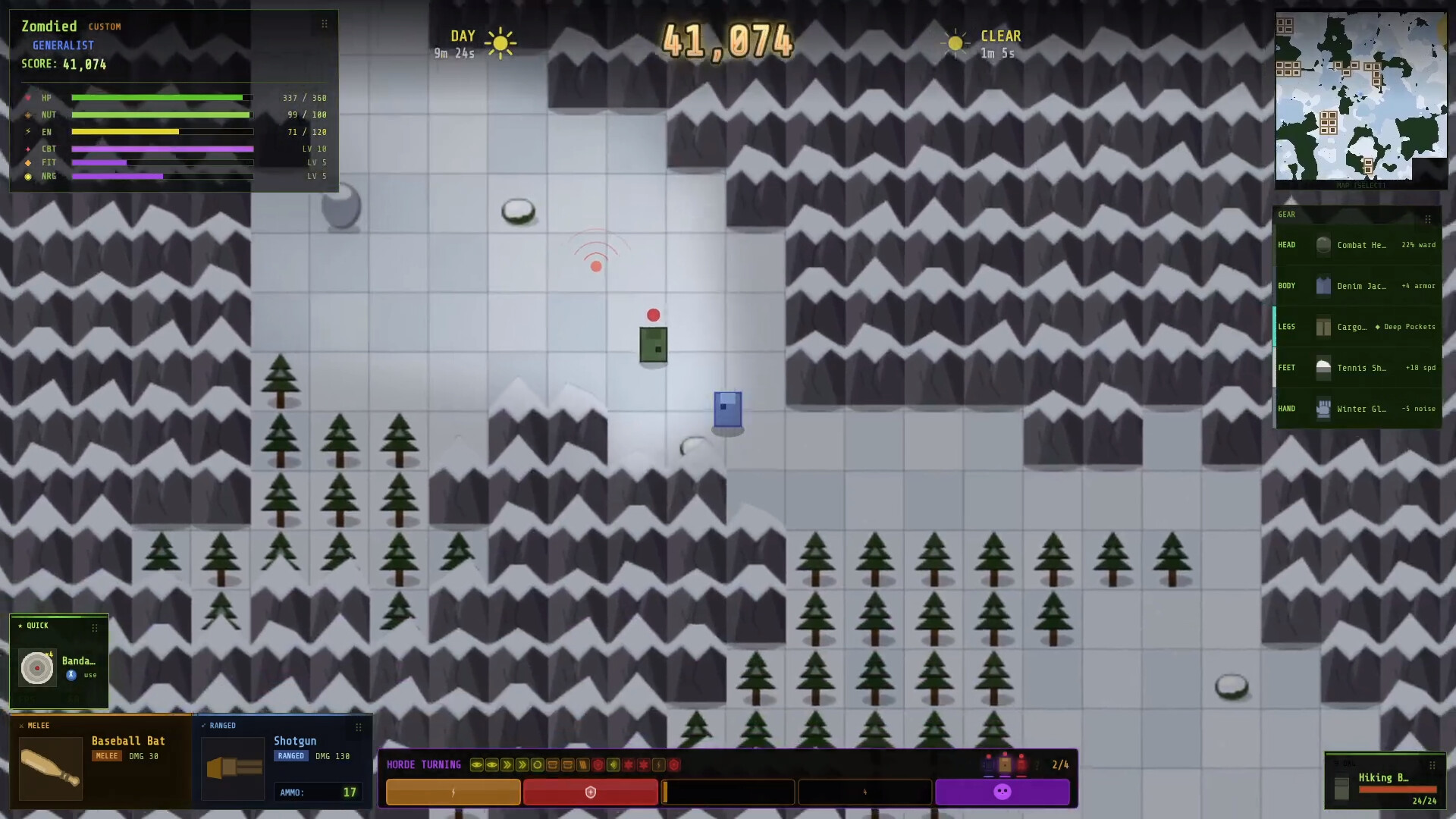Open the Gear panel drag handle menu

[1429, 220]
